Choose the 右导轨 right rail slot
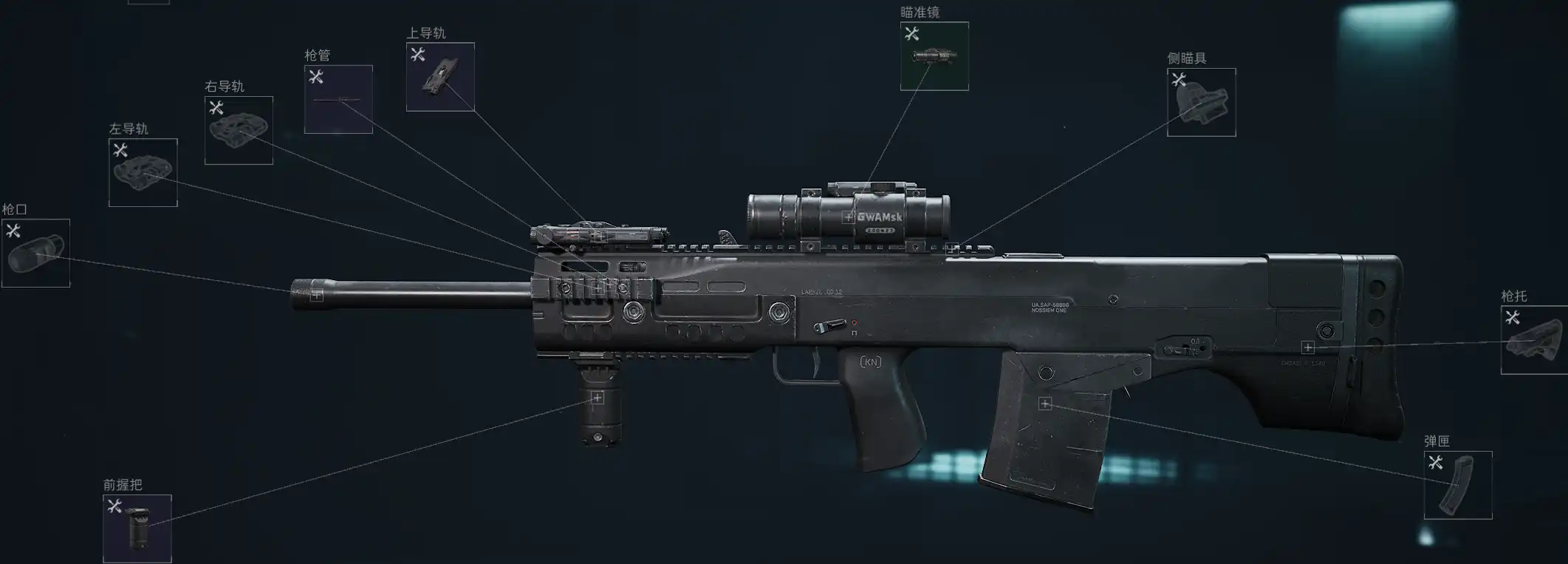The height and width of the screenshot is (564, 1568). point(239,130)
